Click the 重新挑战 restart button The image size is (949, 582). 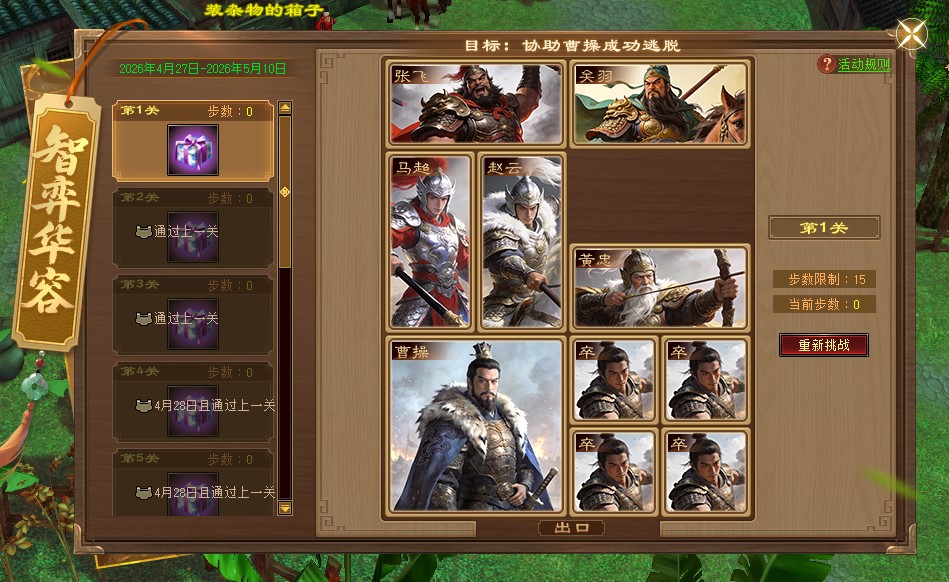tap(824, 345)
